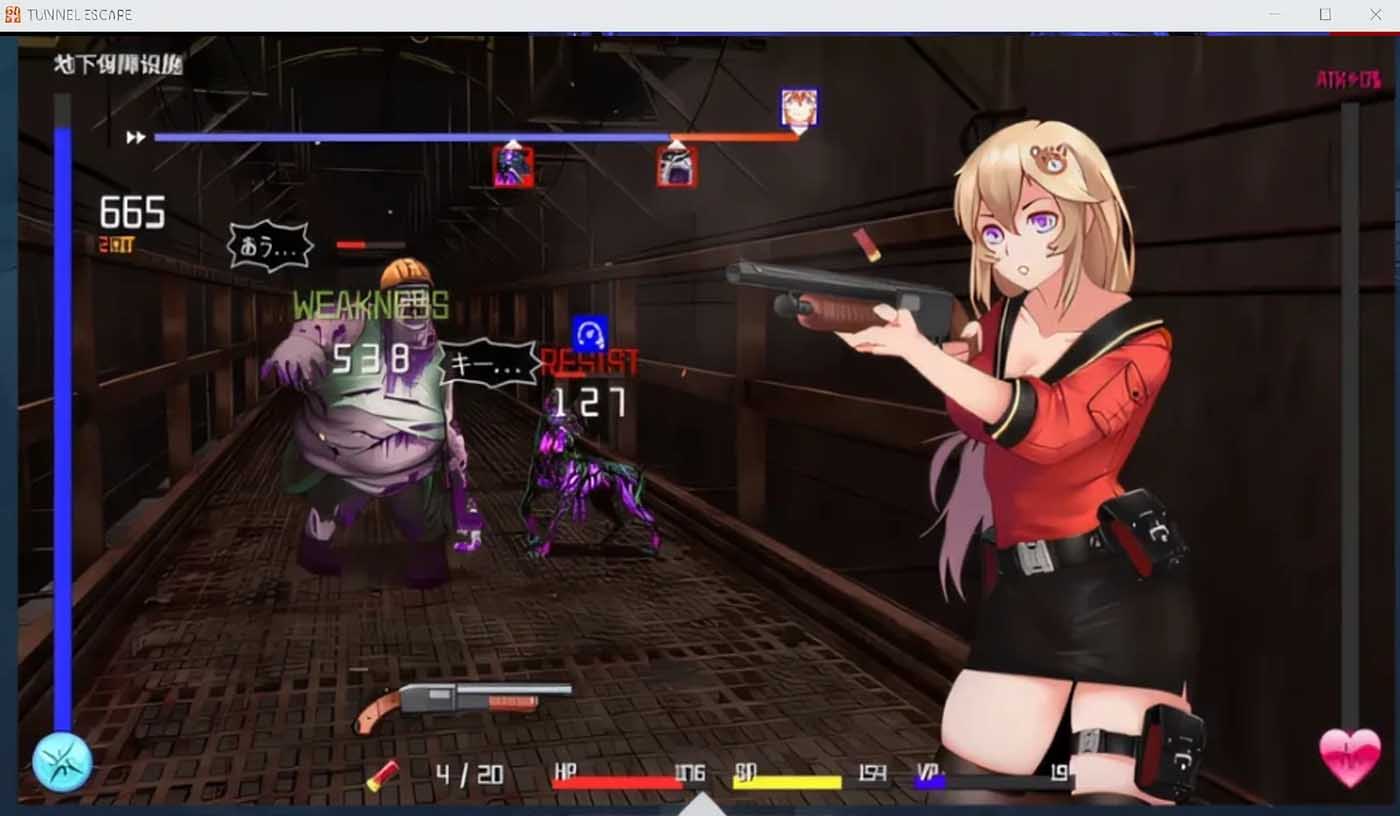Click the TUNNEL ESCAPE icon in the title bar

(x=14, y=14)
